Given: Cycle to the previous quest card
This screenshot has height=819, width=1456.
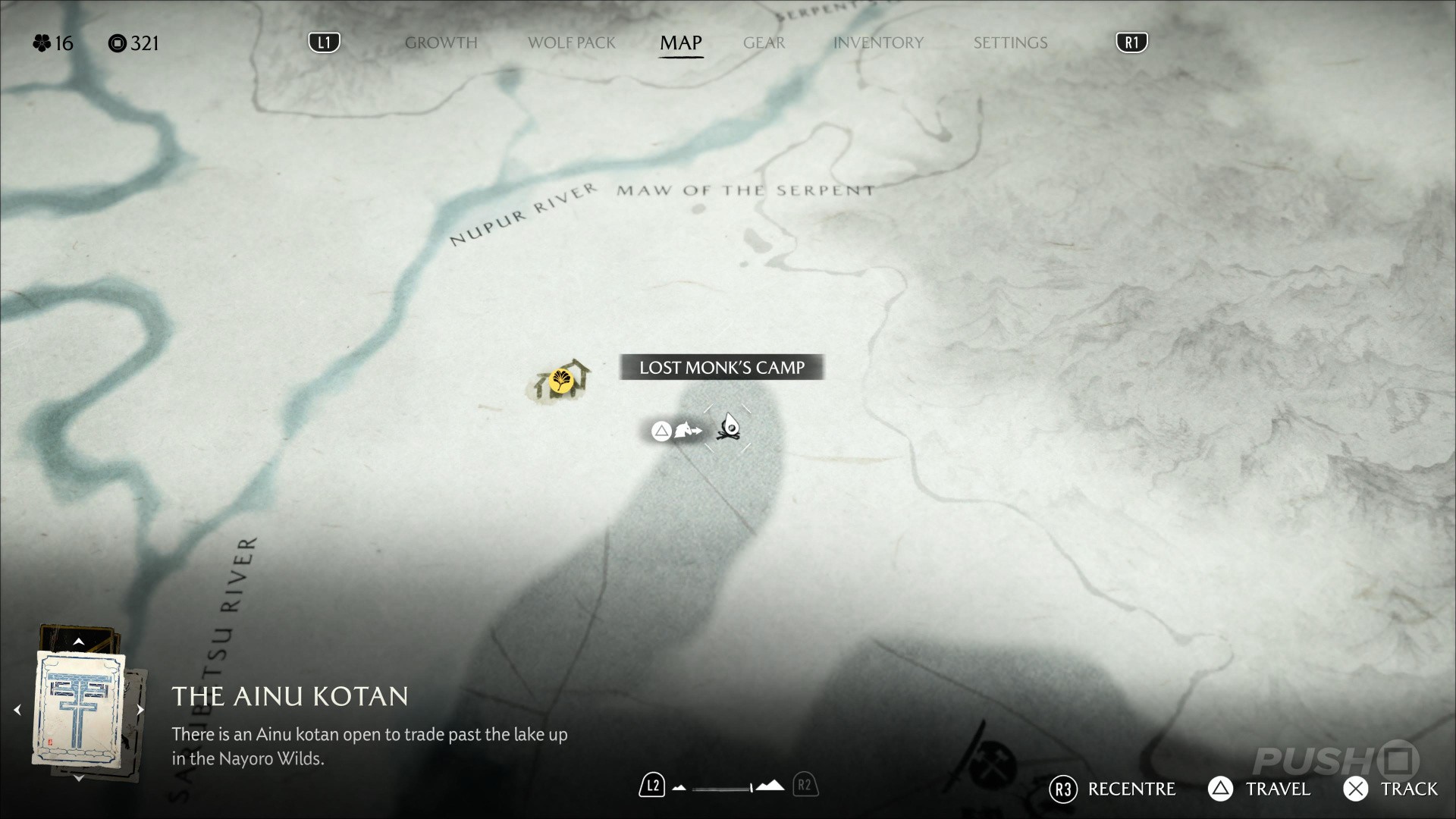Looking at the screenshot, I should (x=17, y=710).
